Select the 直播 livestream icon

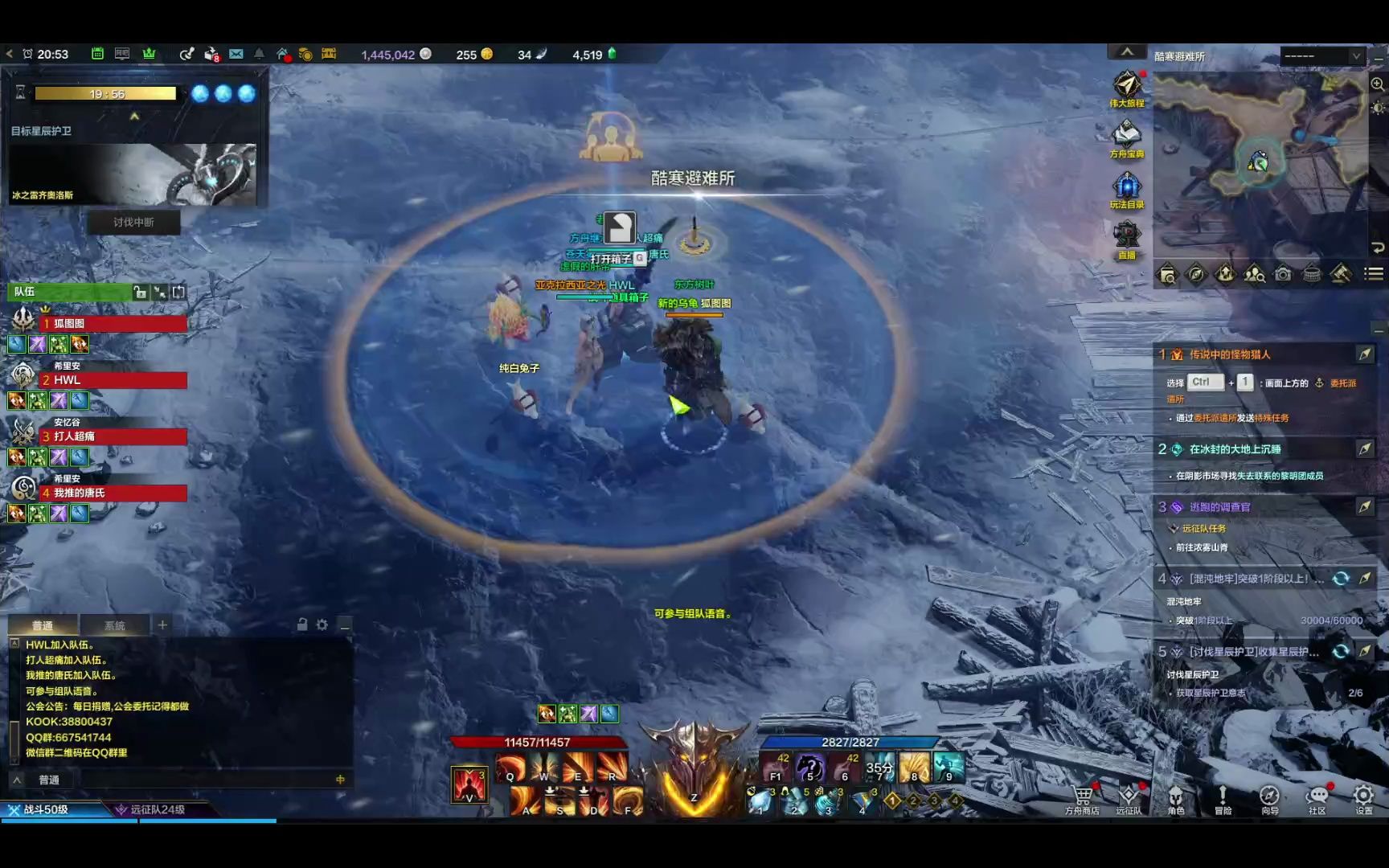(1125, 235)
